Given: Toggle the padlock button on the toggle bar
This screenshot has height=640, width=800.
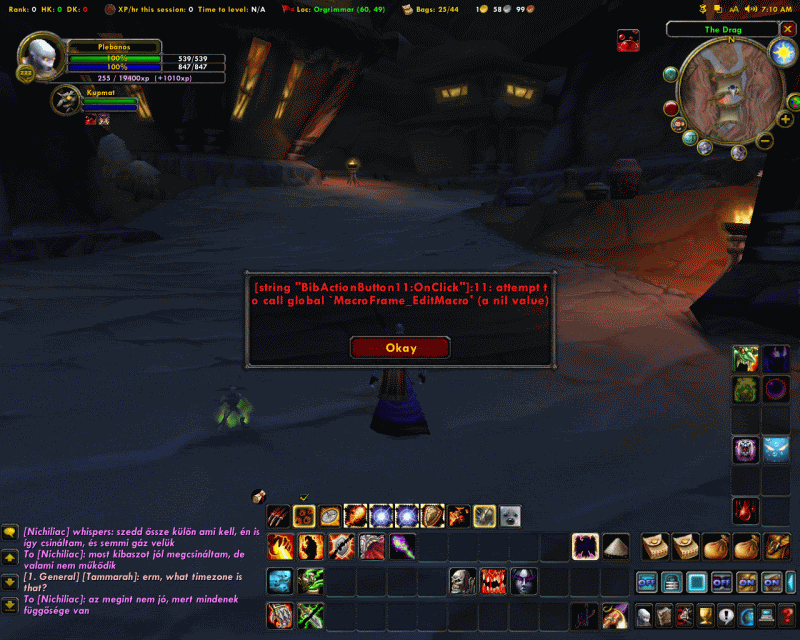Looking at the screenshot, I should click(671, 582).
